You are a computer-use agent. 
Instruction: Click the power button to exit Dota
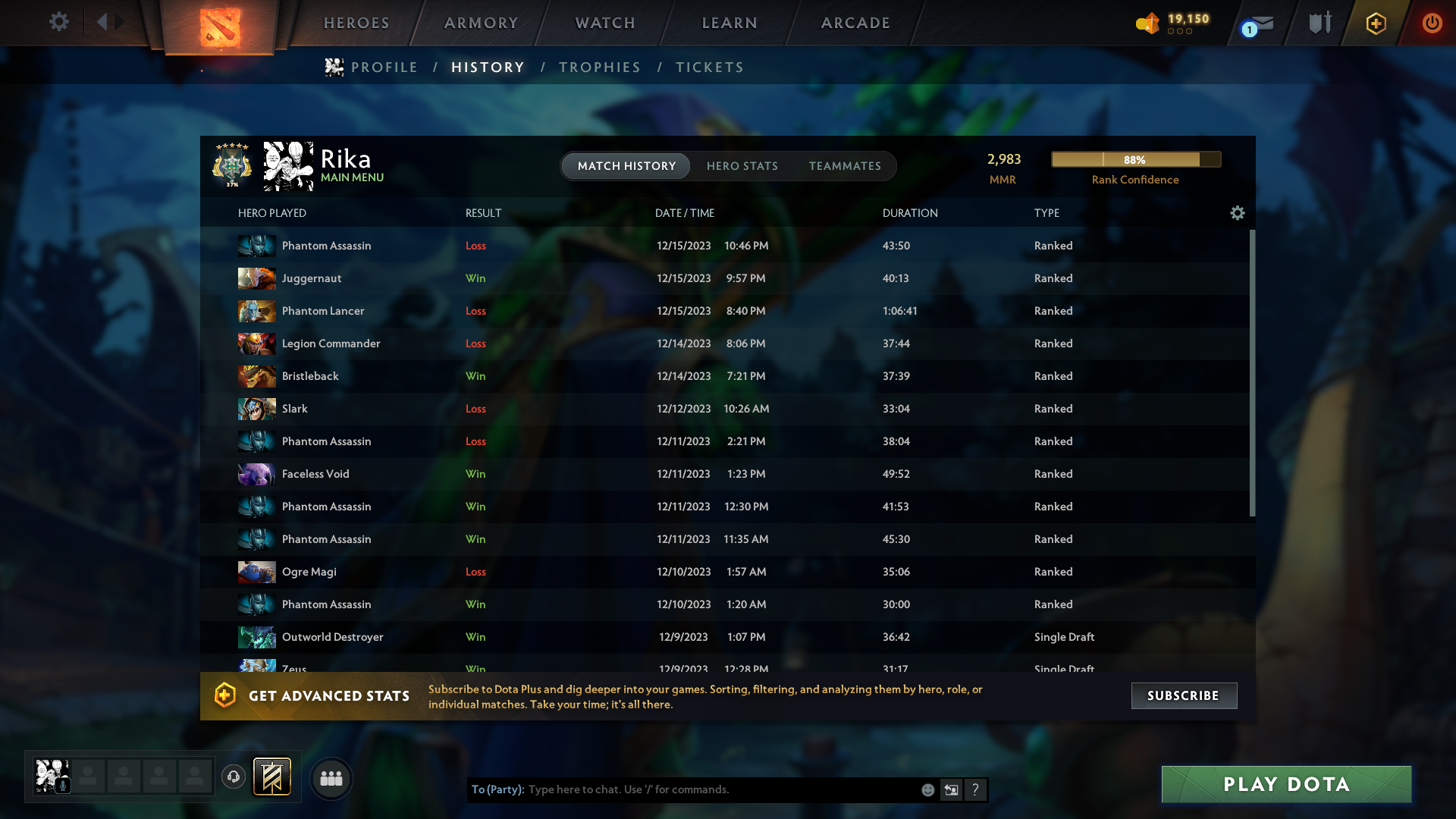(x=1432, y=23)
